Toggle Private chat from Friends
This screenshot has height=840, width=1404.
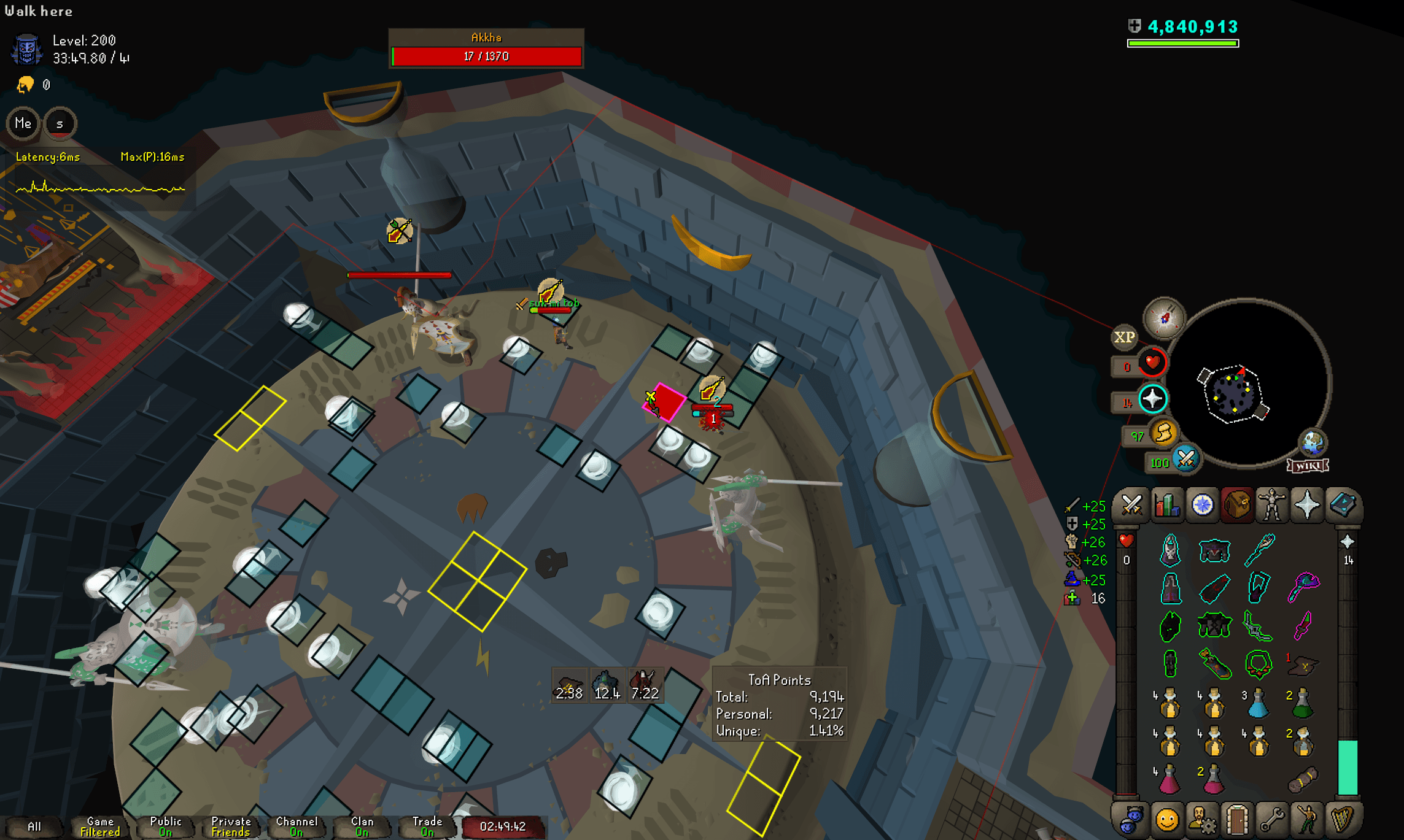tap(230, 825)
